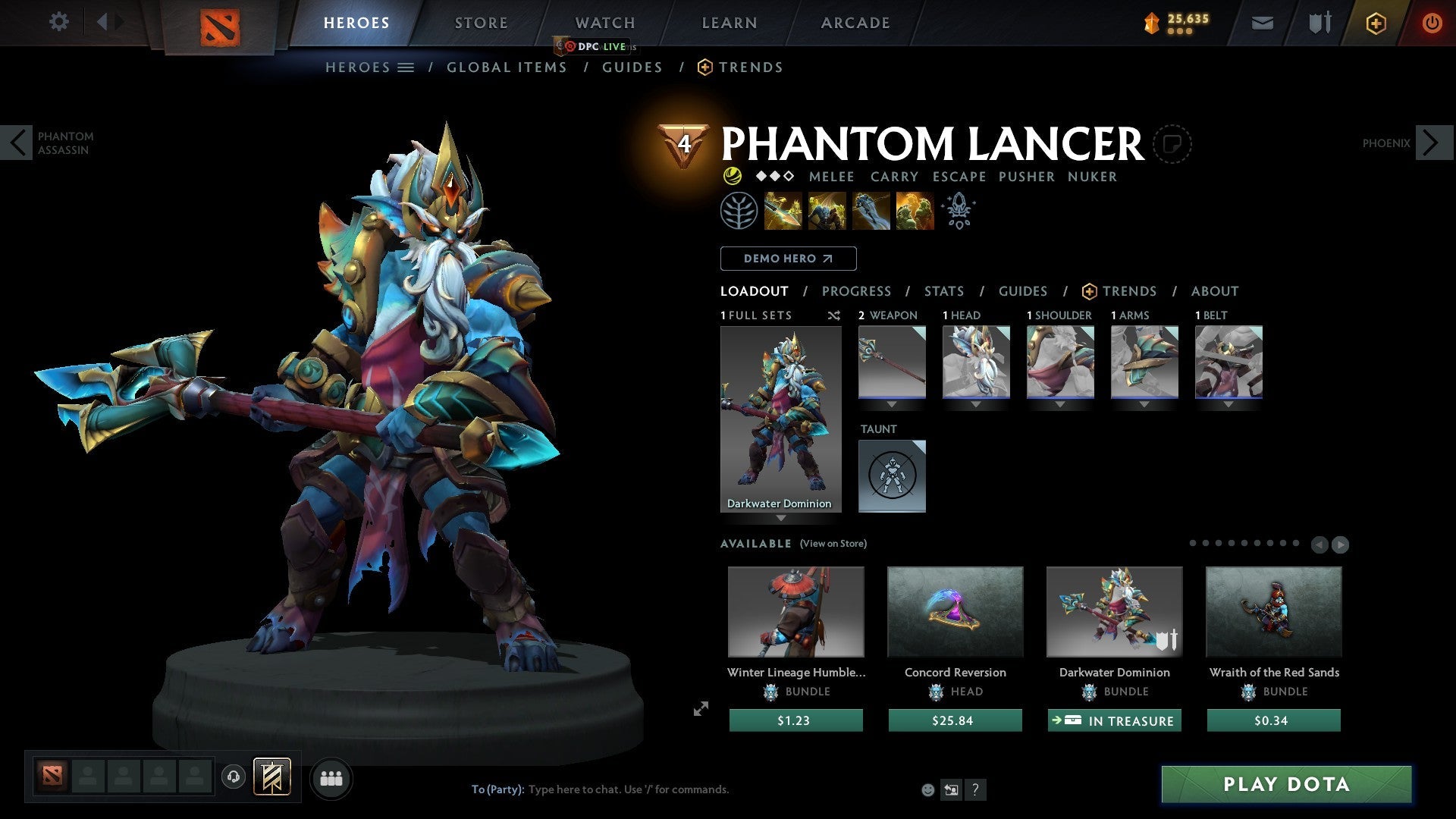1456x819 pixels.
Task: Click the DEMO HERO button
Action: pos(788,259)
